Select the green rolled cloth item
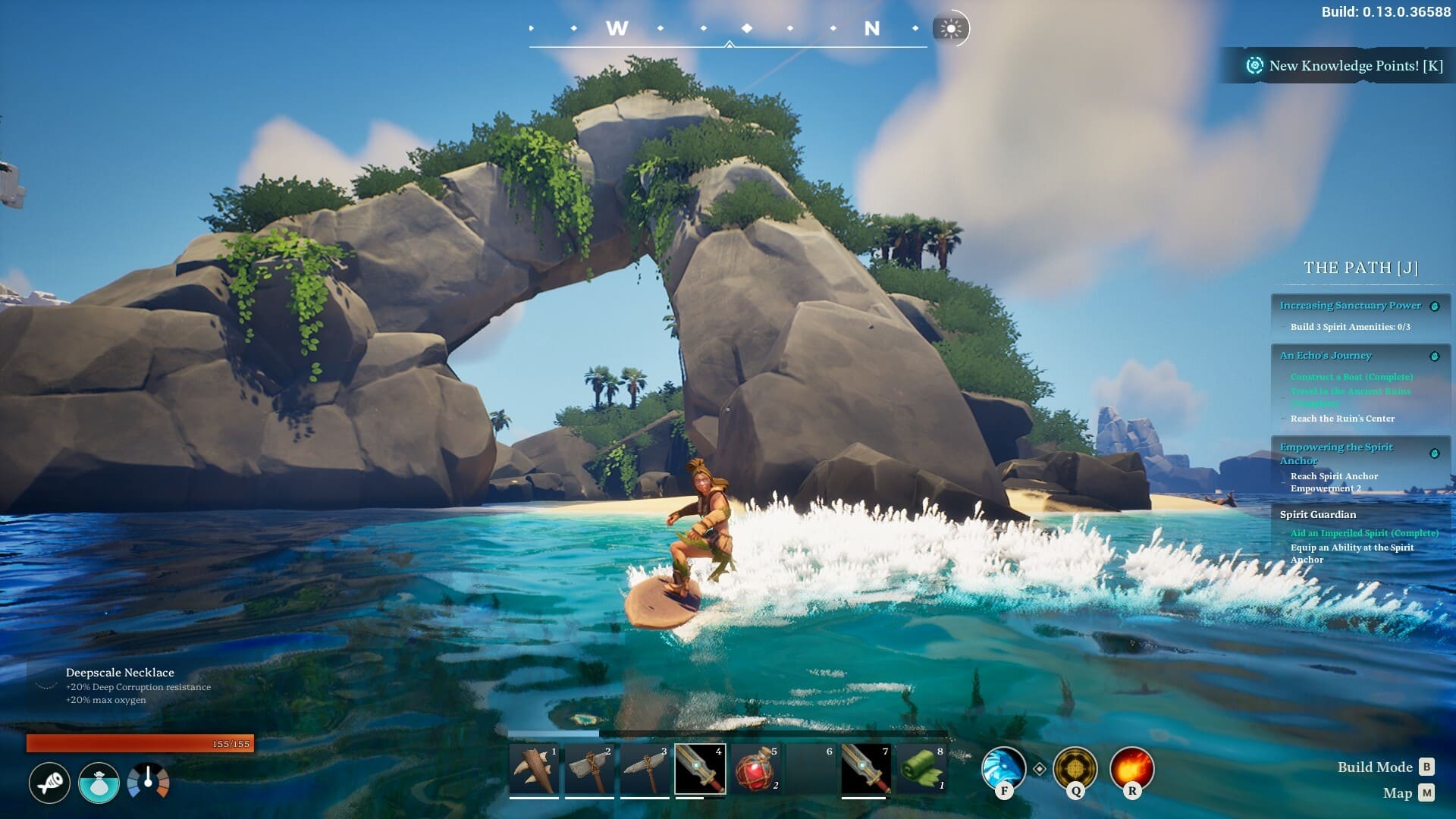Image resolution: width=1456 pixels, height=819 pixels. [921, 769]
